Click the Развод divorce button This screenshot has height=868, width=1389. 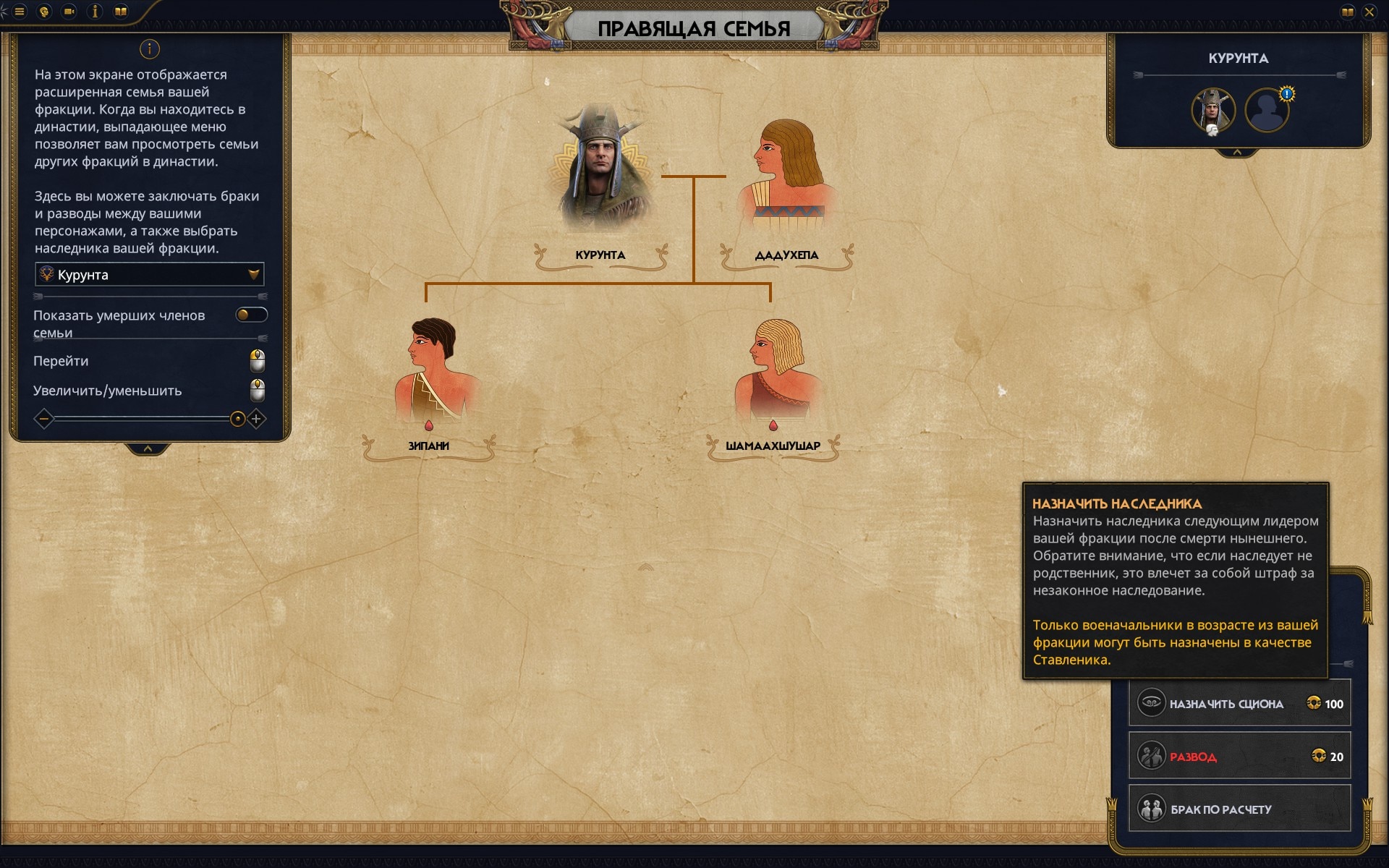click(1239, 757)
